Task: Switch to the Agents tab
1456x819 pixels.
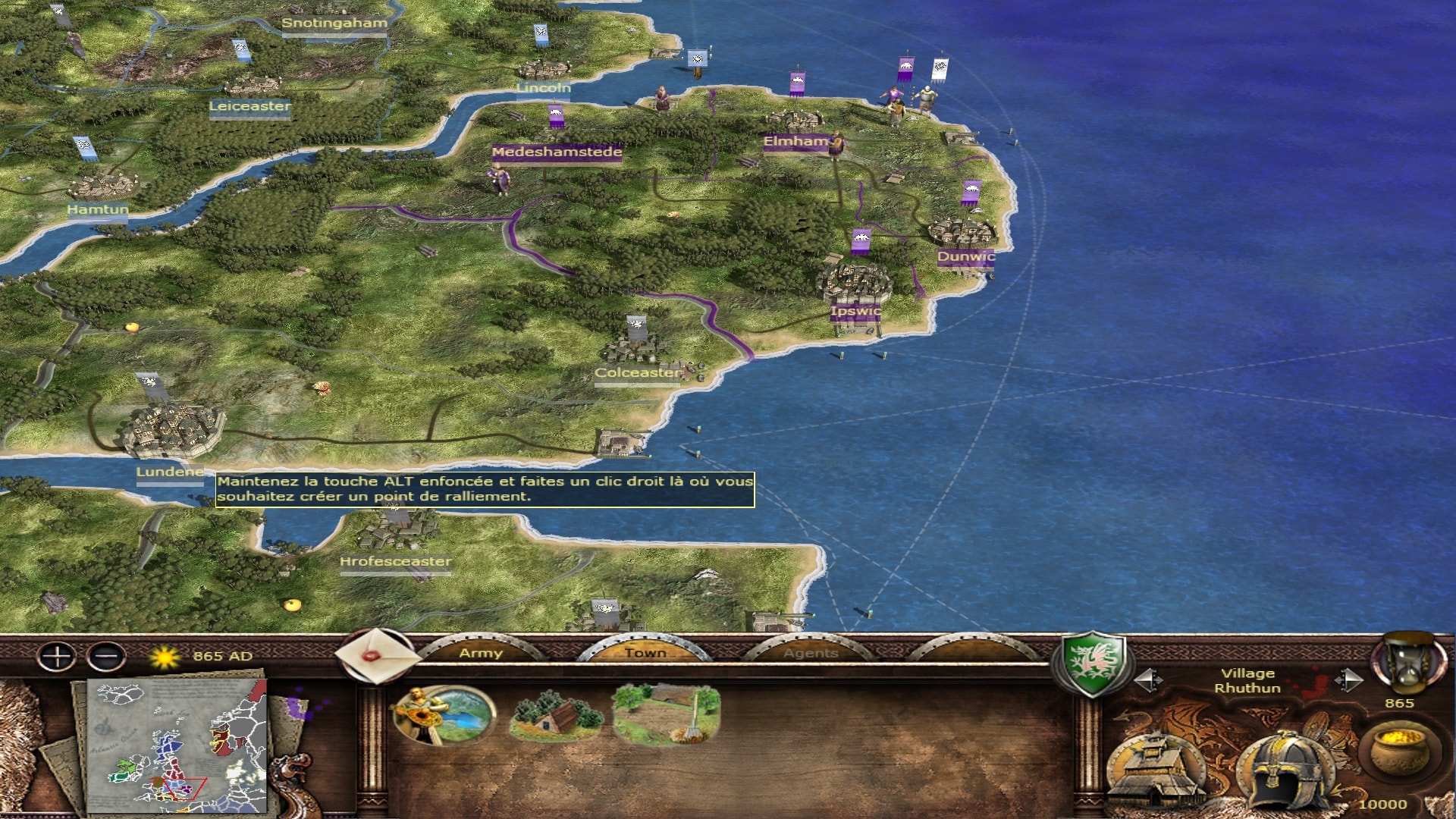Action: point(811,652)
